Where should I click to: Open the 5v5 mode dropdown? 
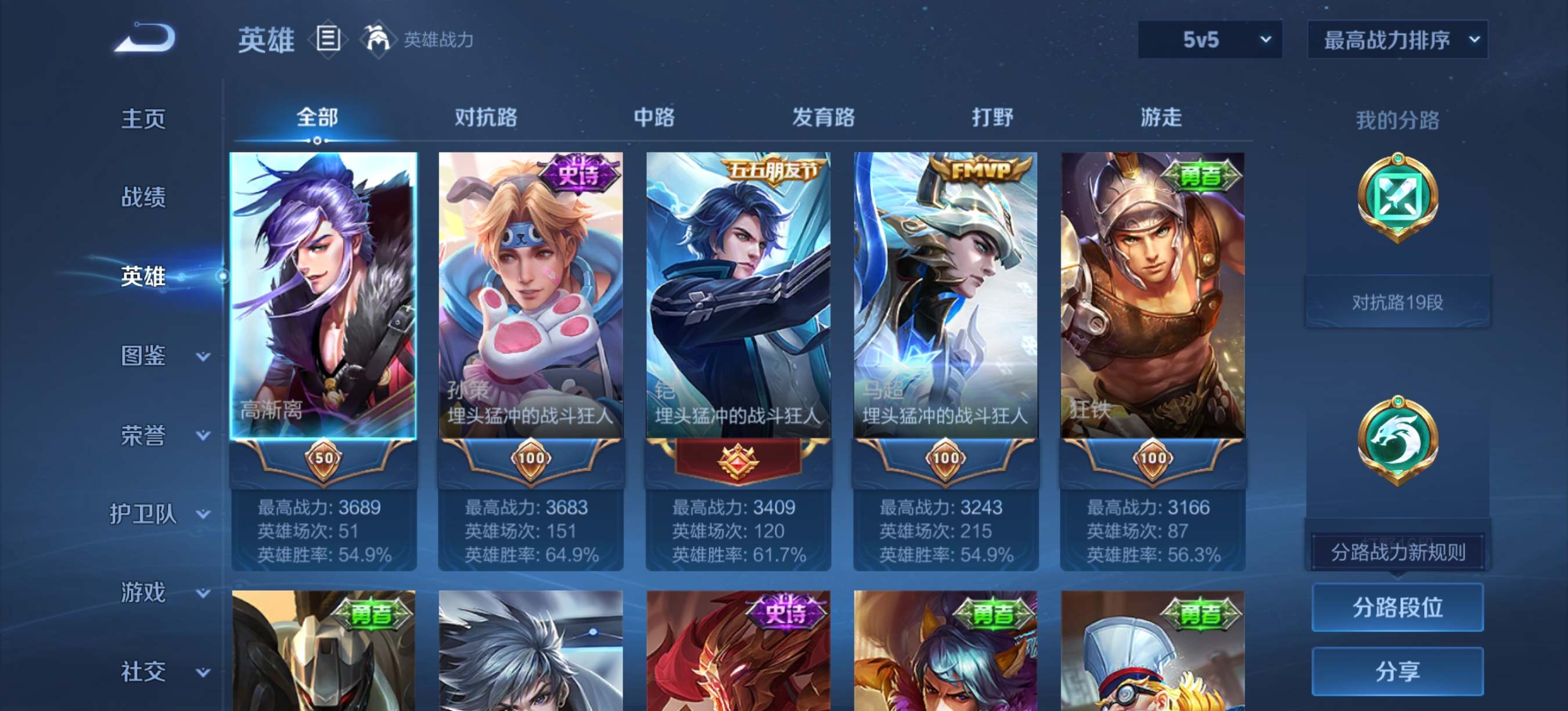click(x=1209, y=39)
